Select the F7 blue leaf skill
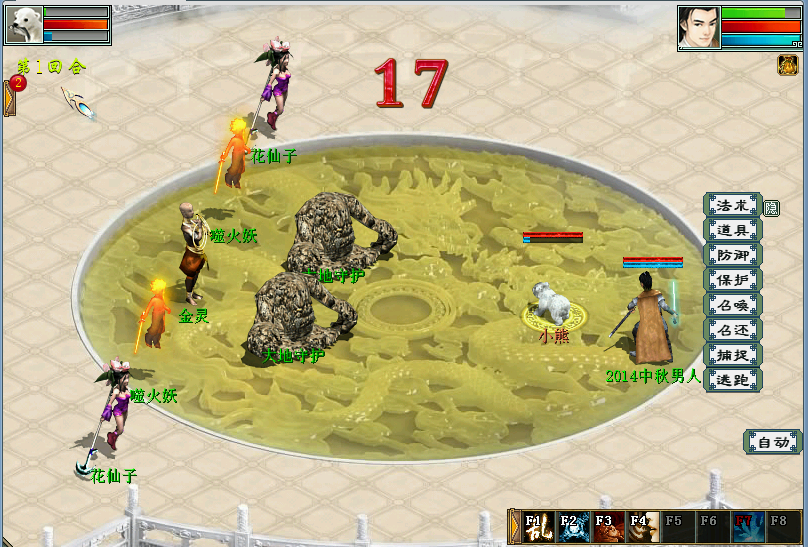Image resolution: width=808 pixels, height=547 pixels. pos(747,527)
